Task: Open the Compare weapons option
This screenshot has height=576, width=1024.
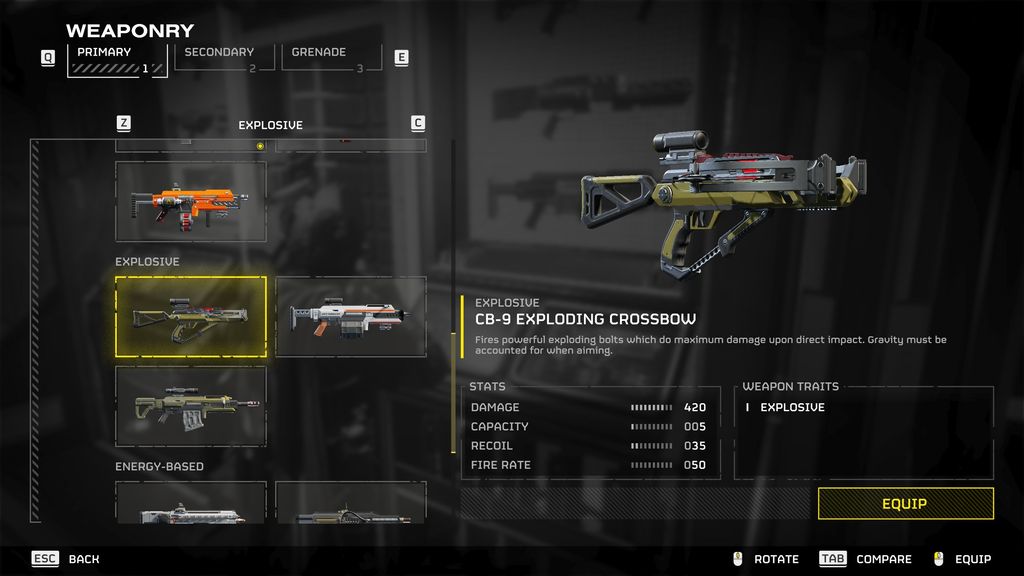Action: tap(866, 559)
